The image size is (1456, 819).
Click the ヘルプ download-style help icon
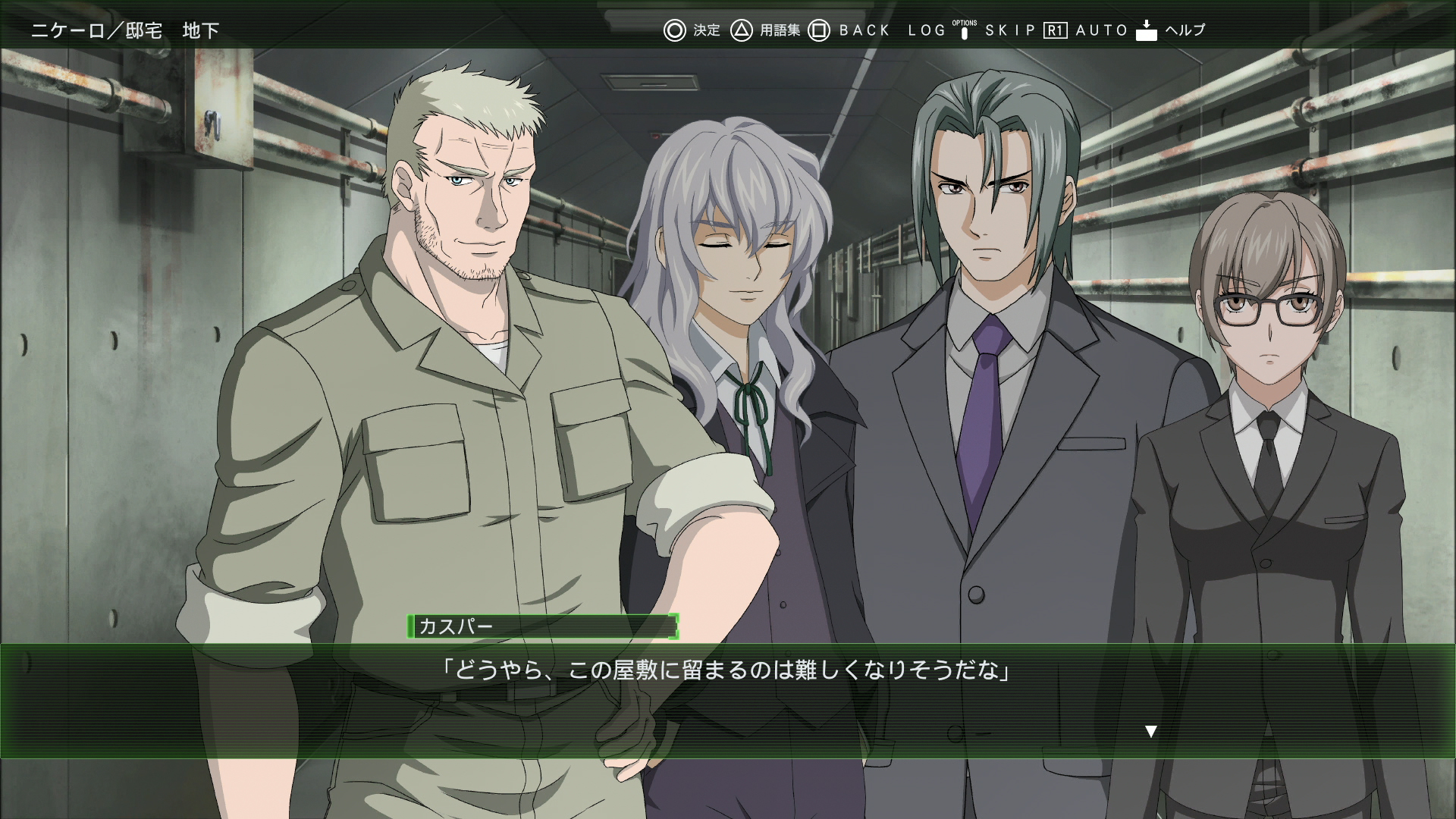pos(1145,30)
